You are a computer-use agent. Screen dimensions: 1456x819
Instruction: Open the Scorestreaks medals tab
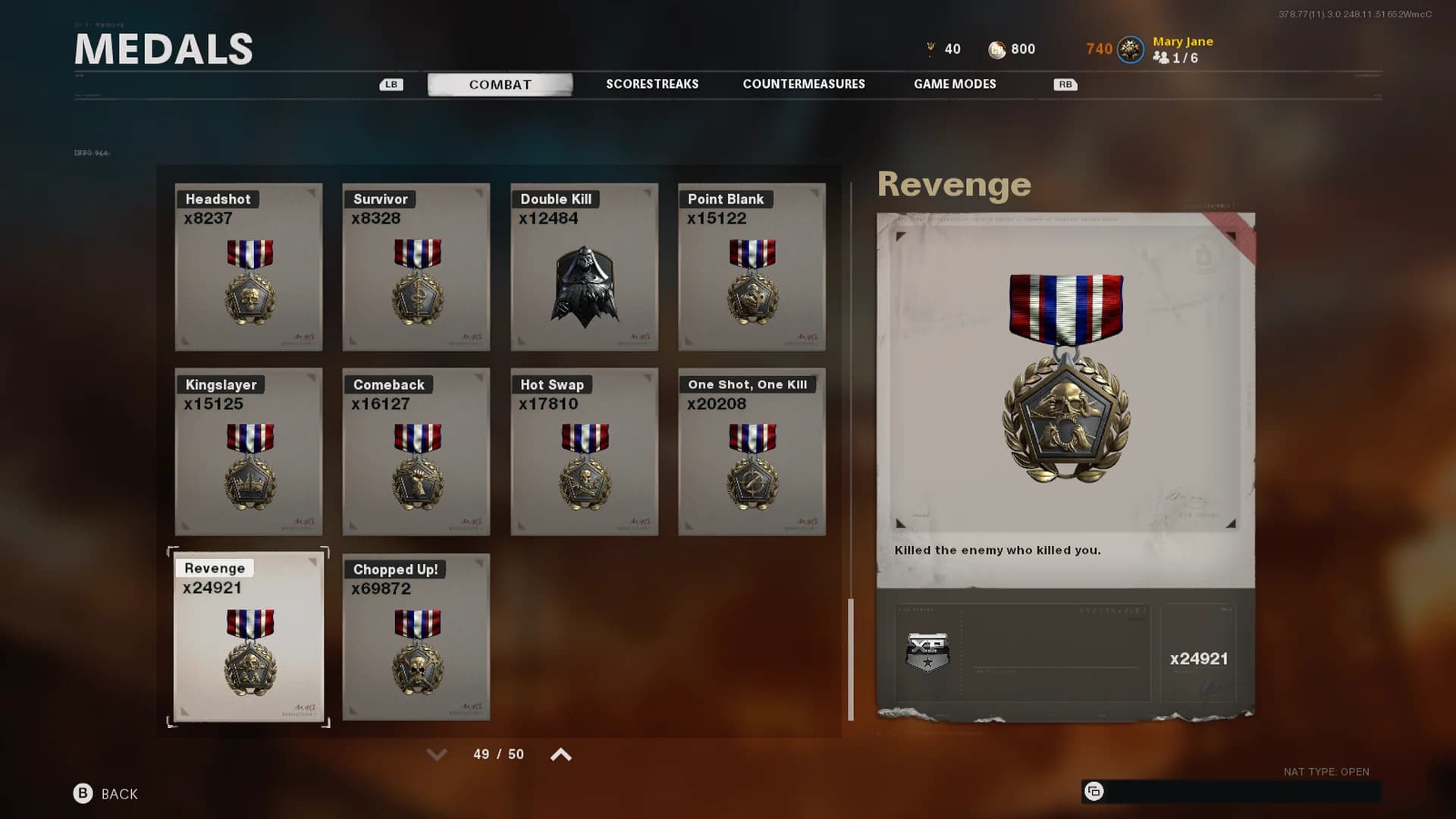coord(652,84)
